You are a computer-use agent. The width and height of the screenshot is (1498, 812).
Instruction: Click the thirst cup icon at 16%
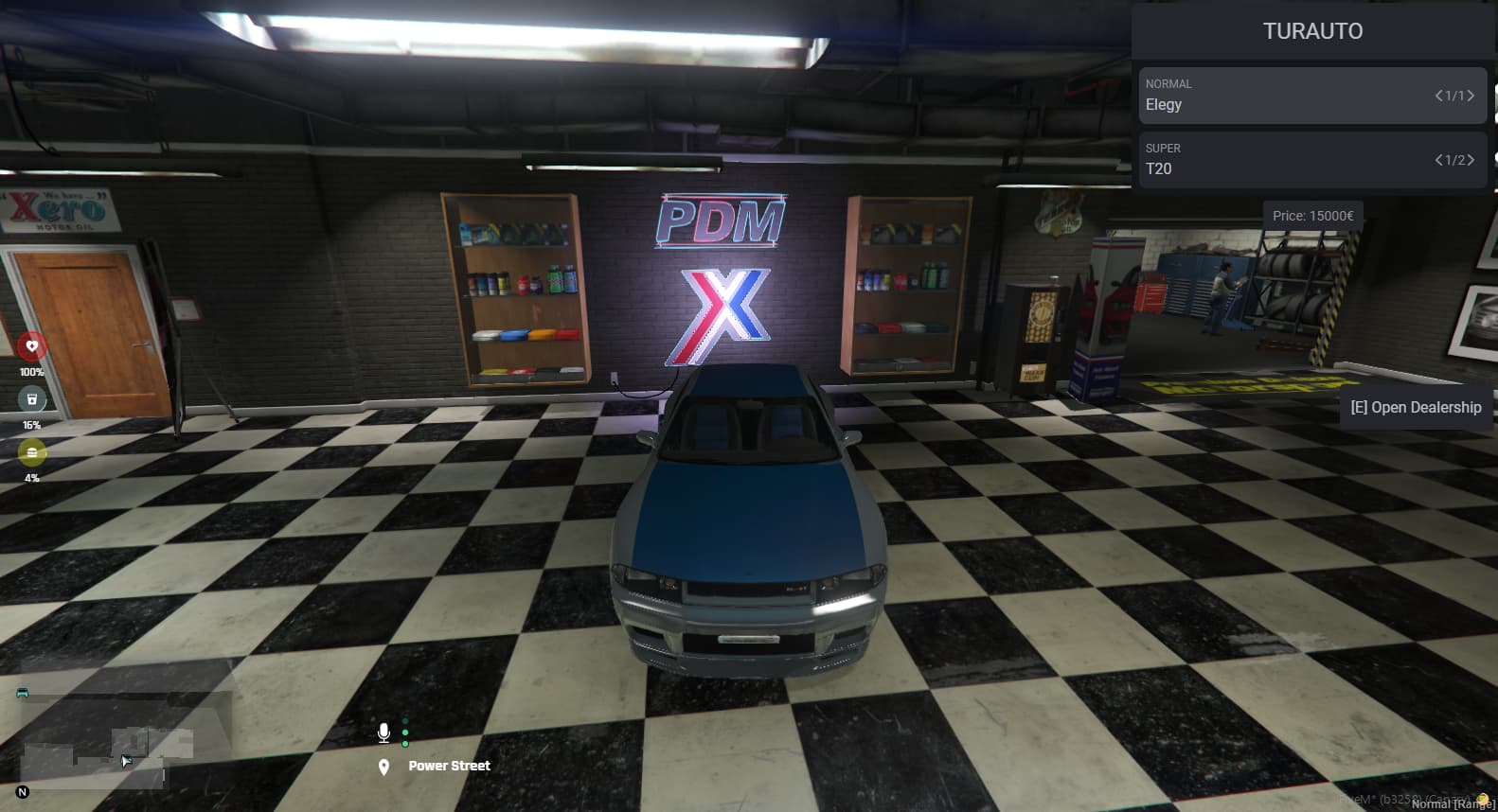click(32, 401)
